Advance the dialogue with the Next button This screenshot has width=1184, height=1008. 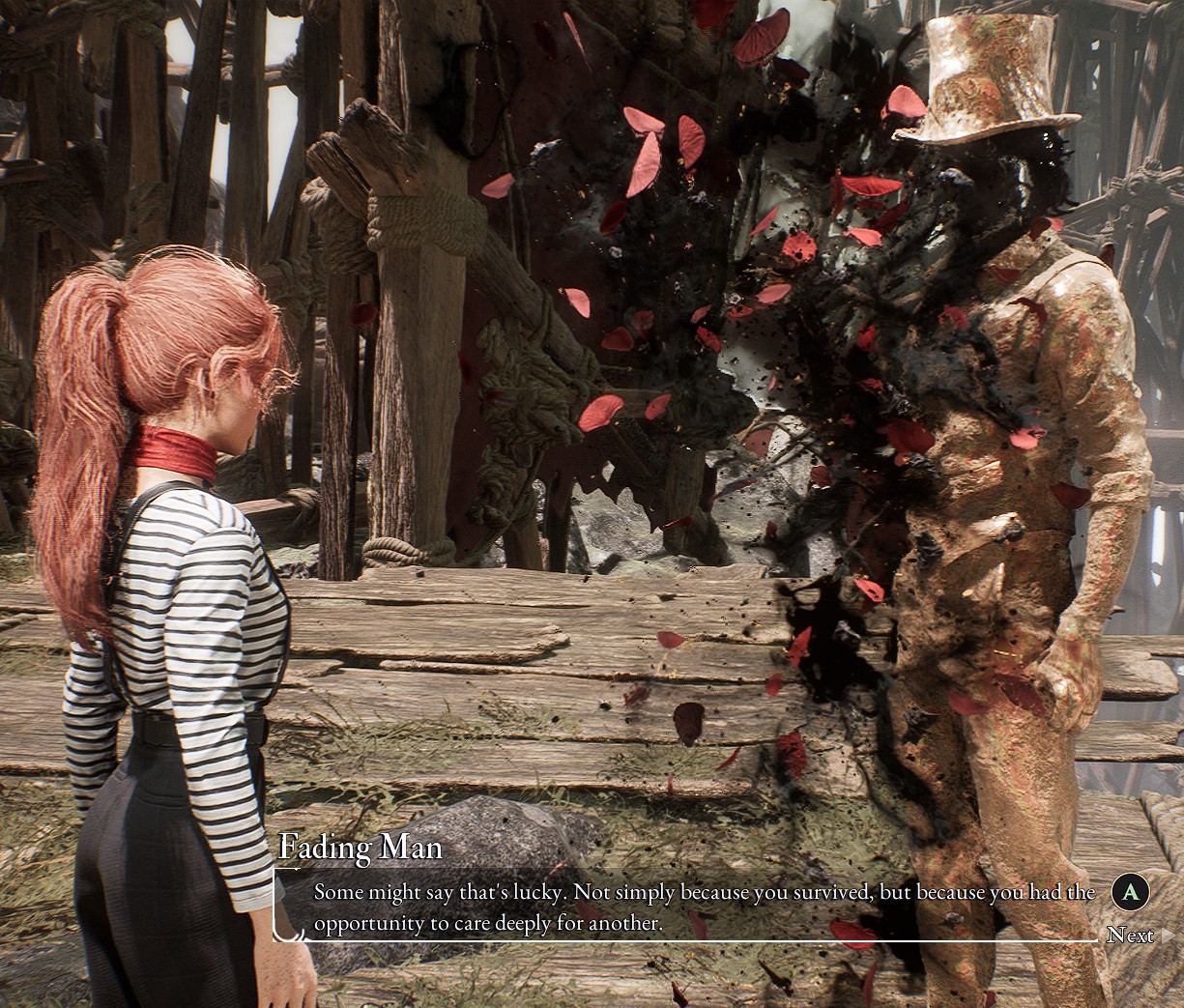pyautogui.click(x=1130, y=934)
